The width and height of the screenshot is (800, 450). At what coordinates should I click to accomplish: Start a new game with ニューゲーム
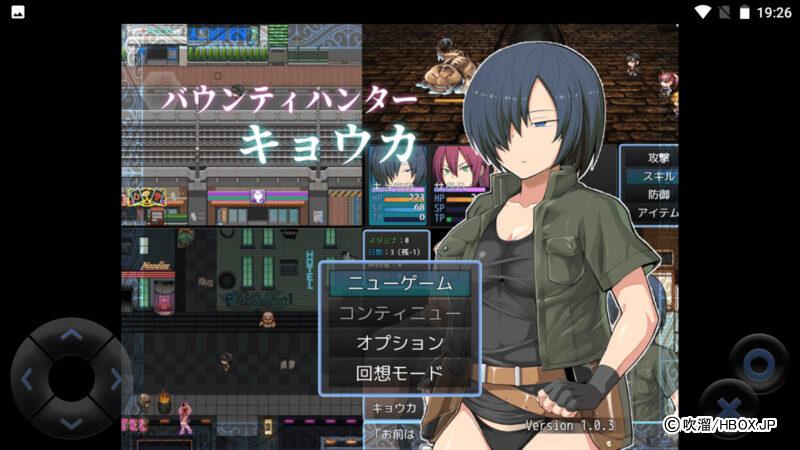[x=399, y=283]
